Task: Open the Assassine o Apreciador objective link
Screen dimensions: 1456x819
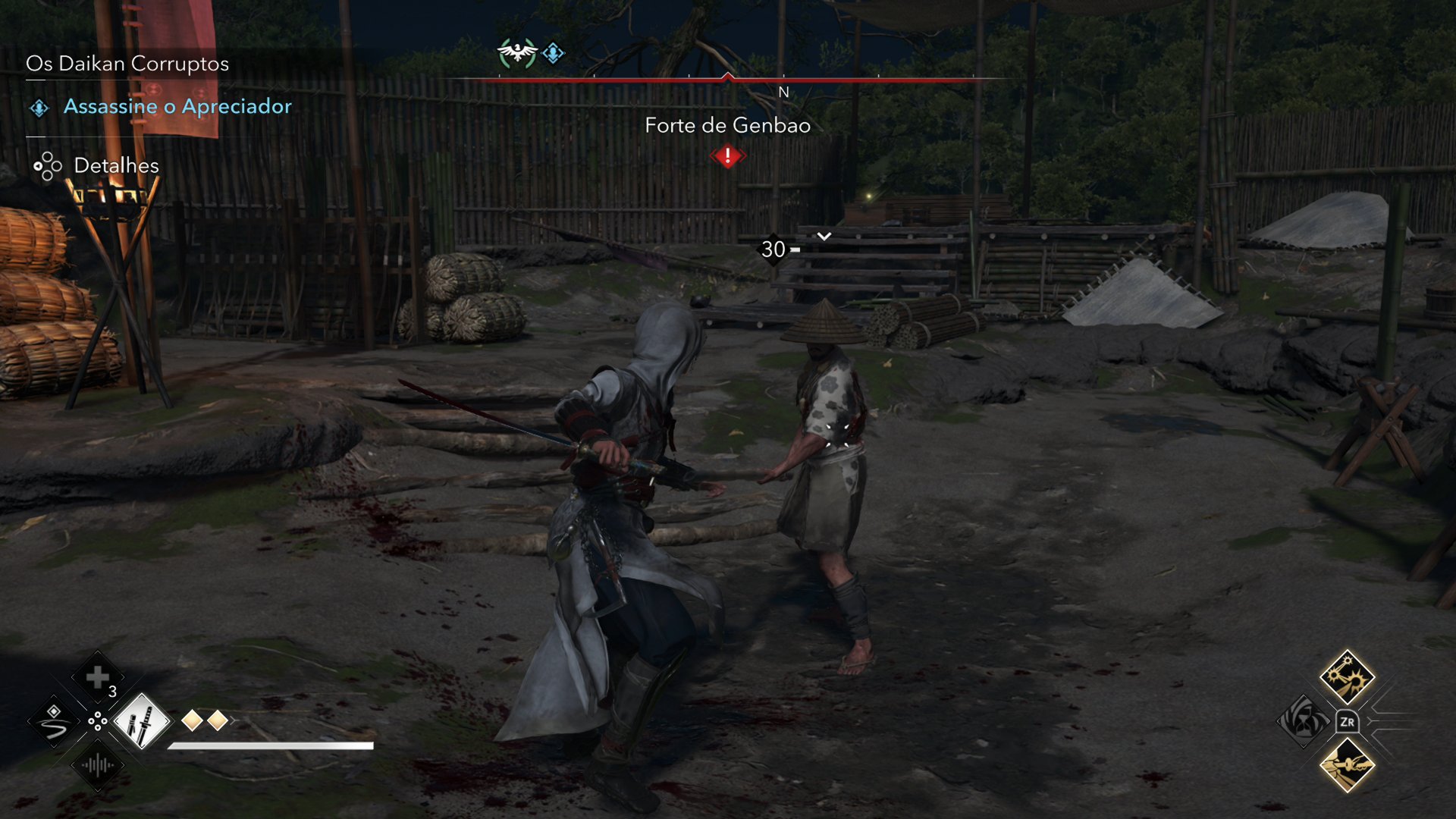Action: [178, 106]
